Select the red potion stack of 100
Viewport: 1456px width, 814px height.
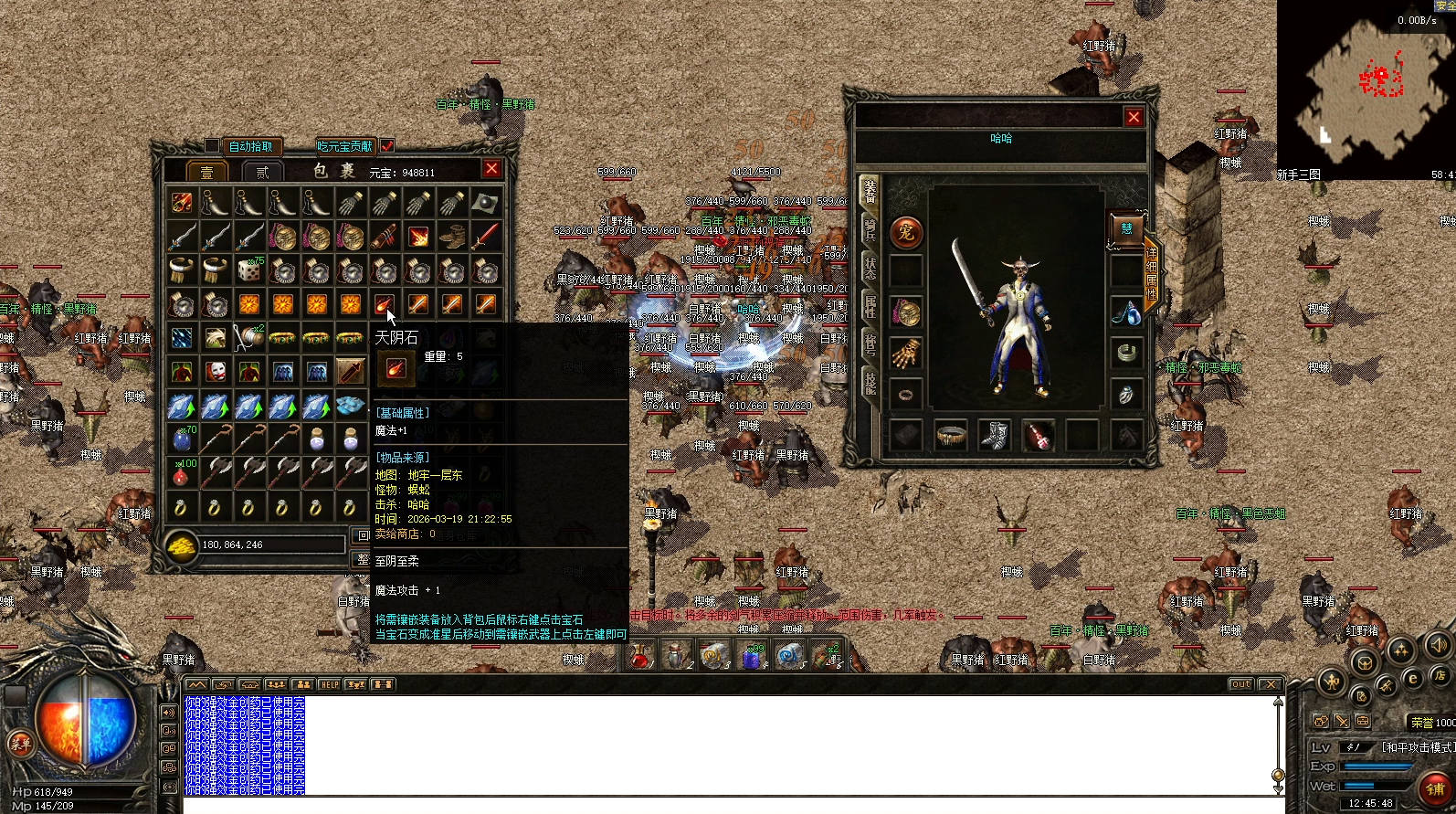click(x=182, y=473)
